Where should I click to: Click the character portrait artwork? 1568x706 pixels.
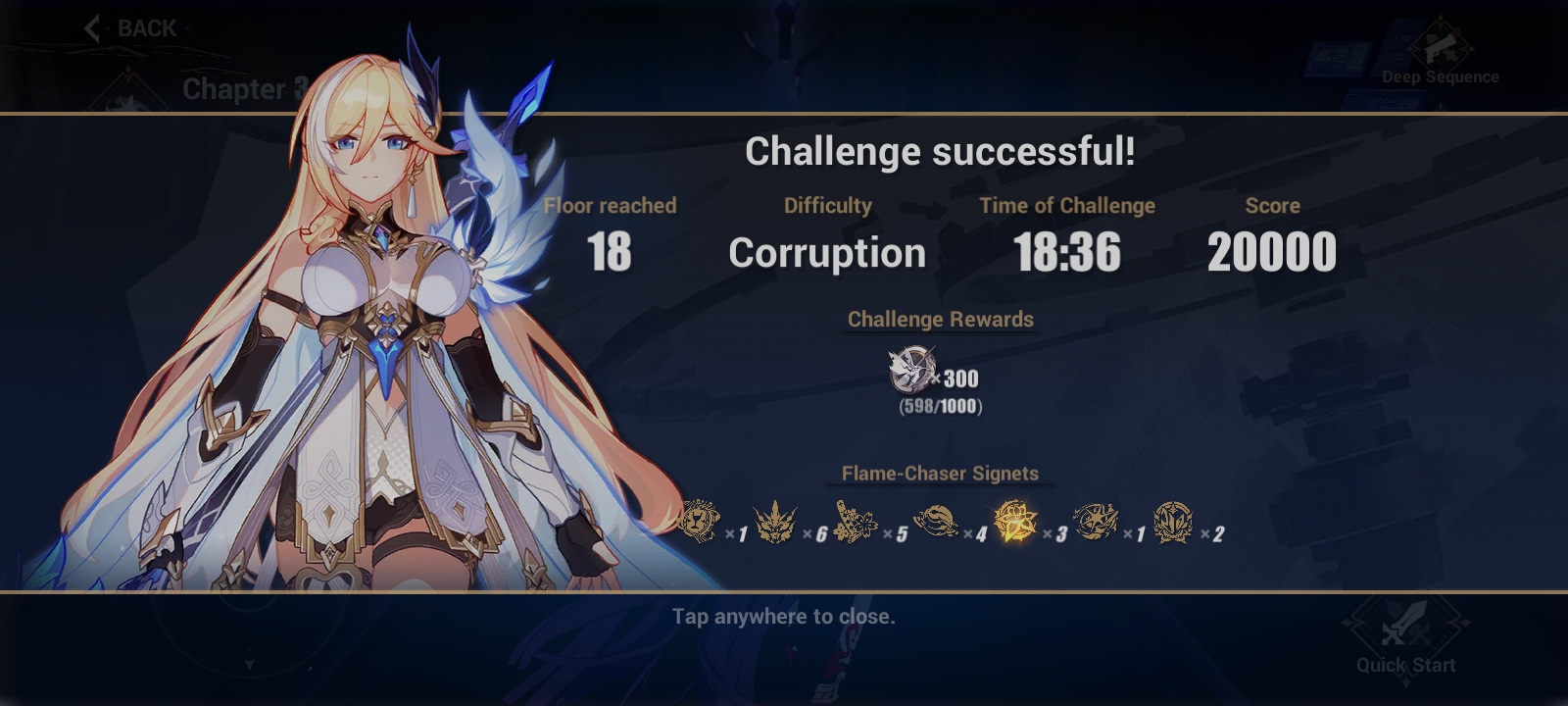point(372,343)
